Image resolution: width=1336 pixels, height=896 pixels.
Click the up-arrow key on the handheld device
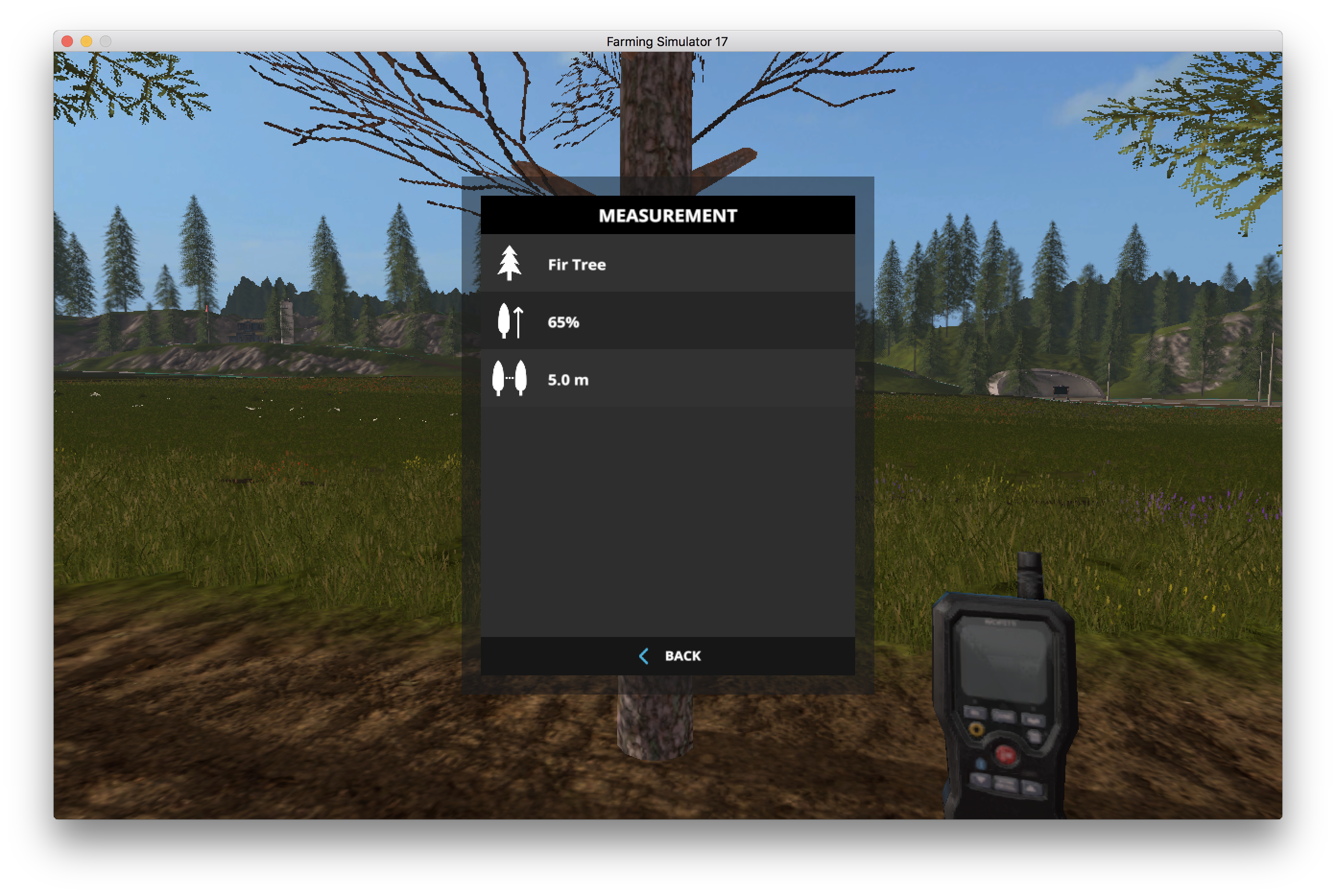[1031, 789]
